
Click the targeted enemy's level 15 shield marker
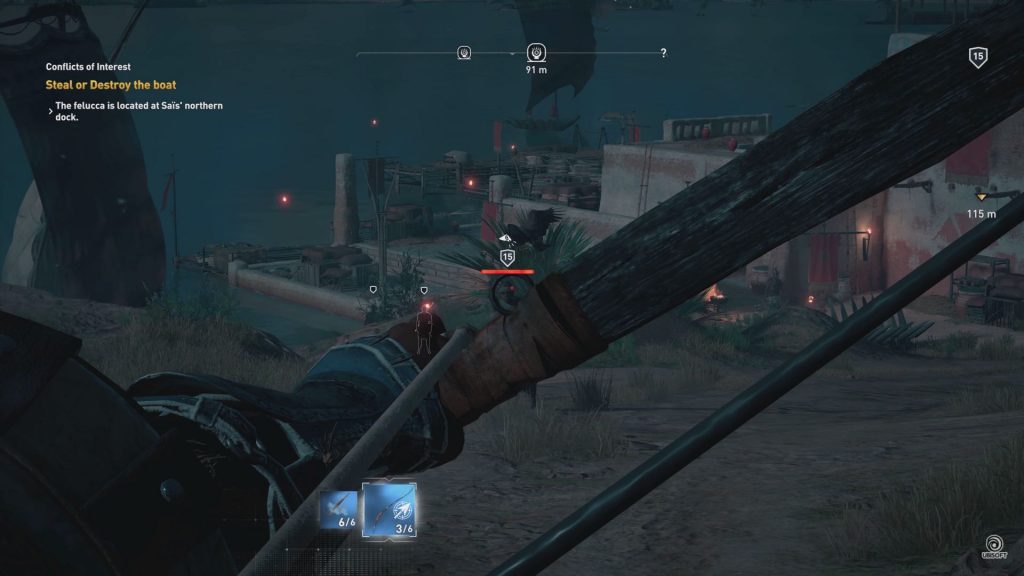507,257
